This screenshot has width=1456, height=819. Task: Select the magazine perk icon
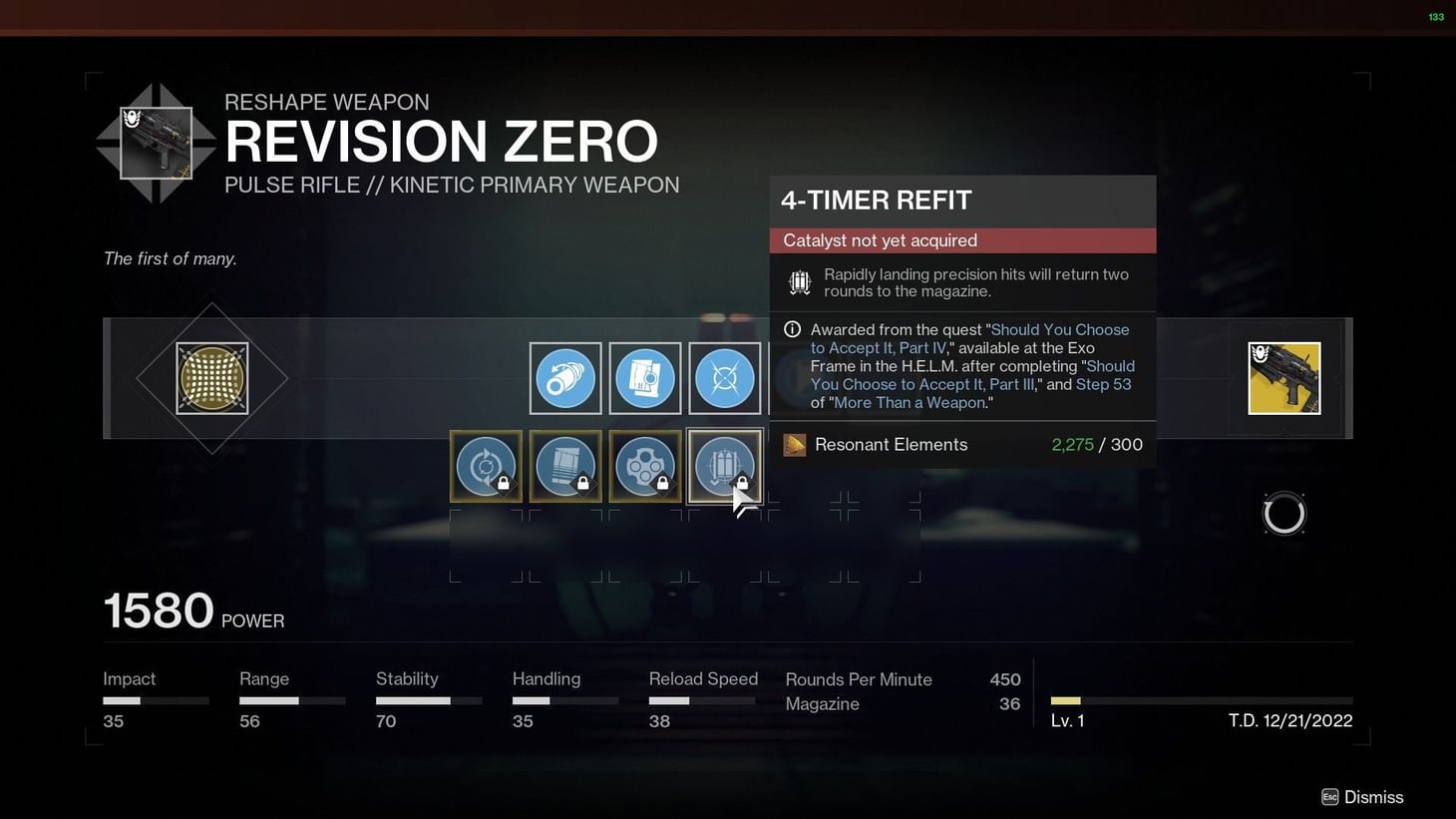645,378
